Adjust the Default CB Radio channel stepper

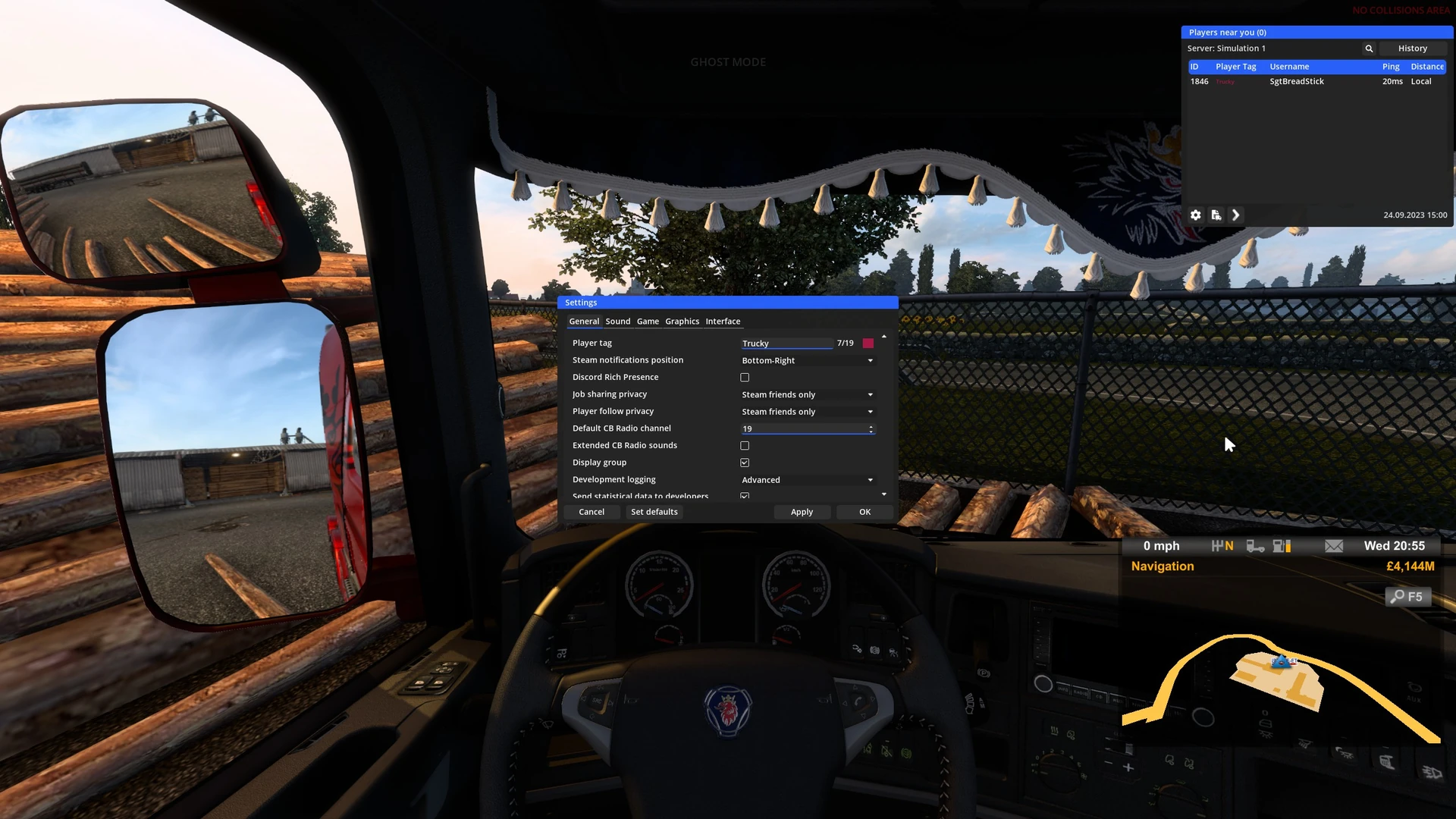871,429
